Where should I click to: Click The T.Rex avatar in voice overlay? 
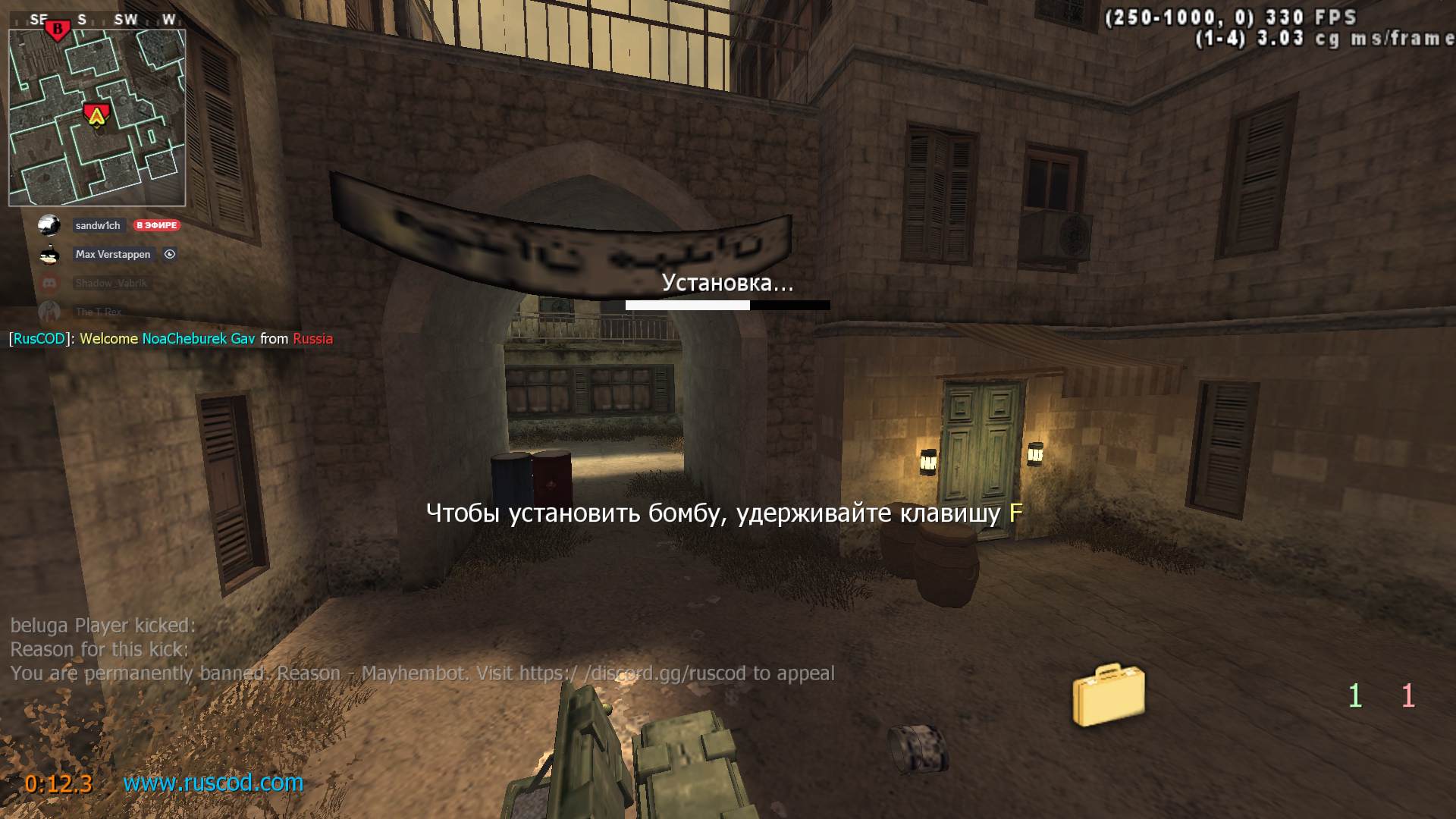tap(49, 312)
